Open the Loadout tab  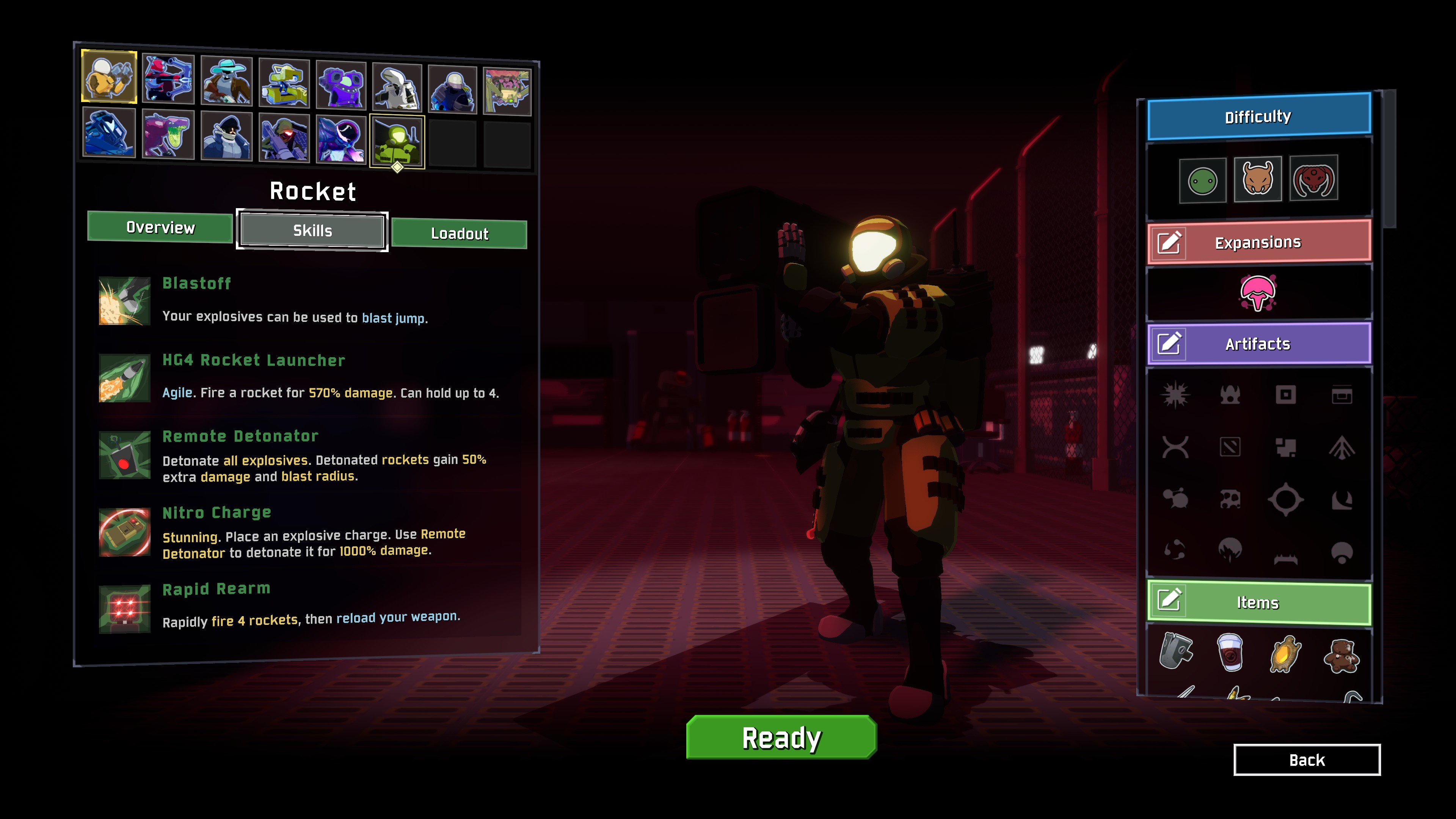click(459, 234)
